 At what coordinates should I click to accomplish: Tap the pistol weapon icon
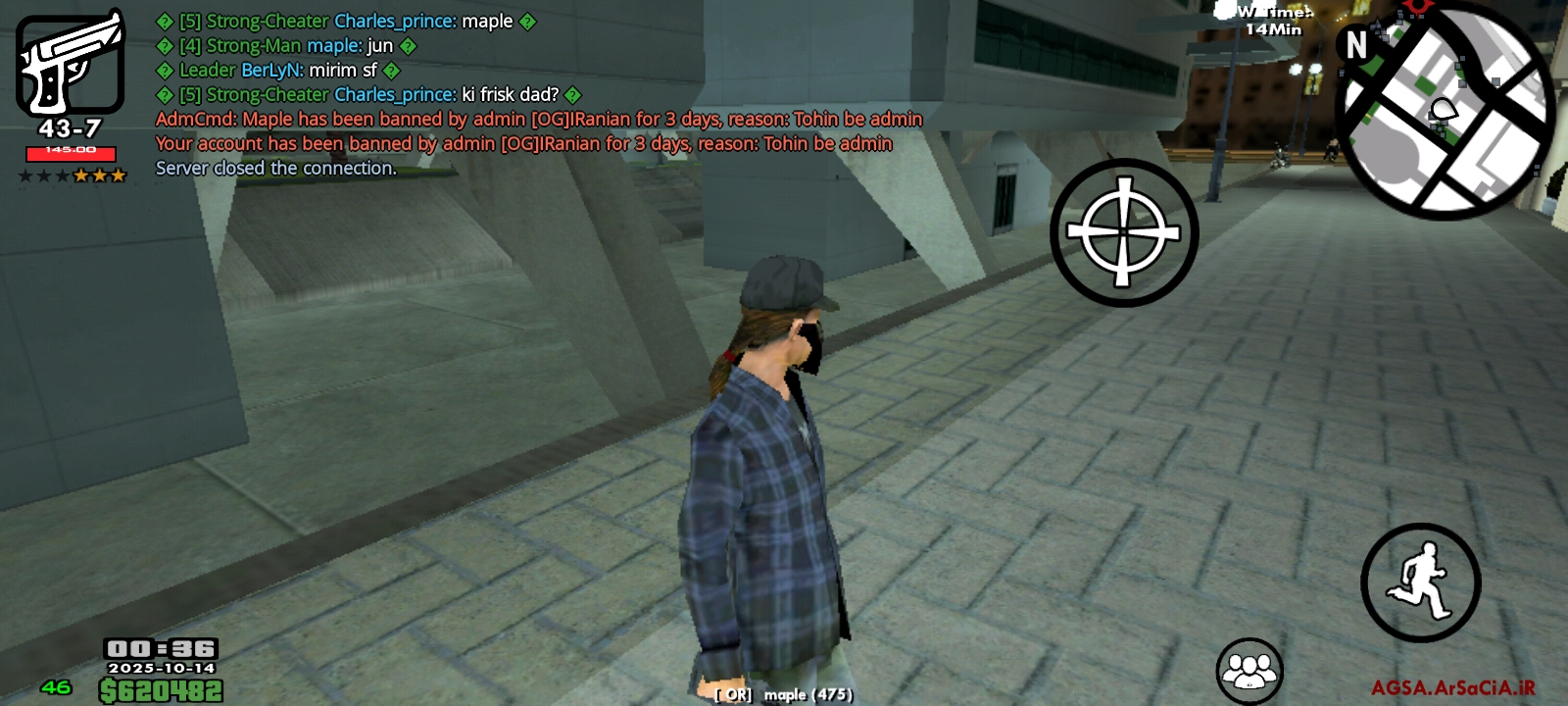[70, 65]
